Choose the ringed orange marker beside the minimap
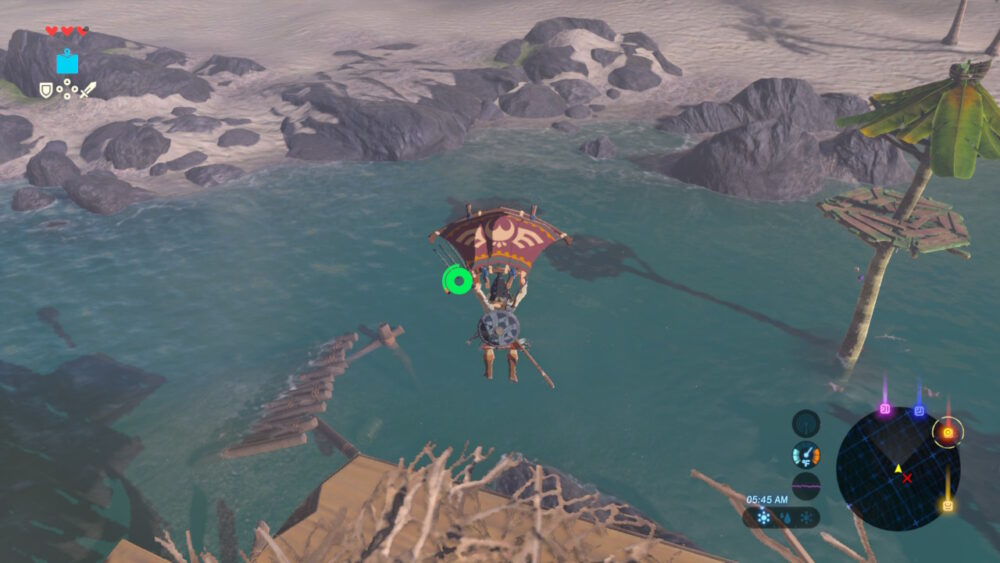 click(x=947, y=432)
